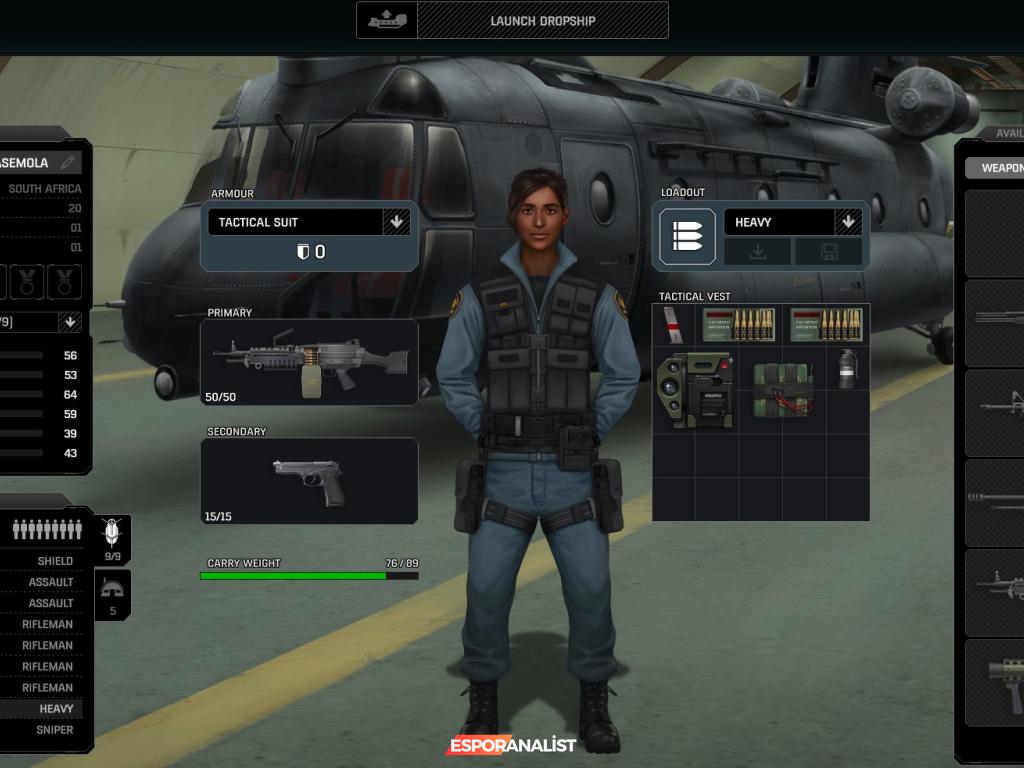This screenshot has width=1024, height=768.
Task: Click the loadout download arrow button
Action: coord(757,252)
